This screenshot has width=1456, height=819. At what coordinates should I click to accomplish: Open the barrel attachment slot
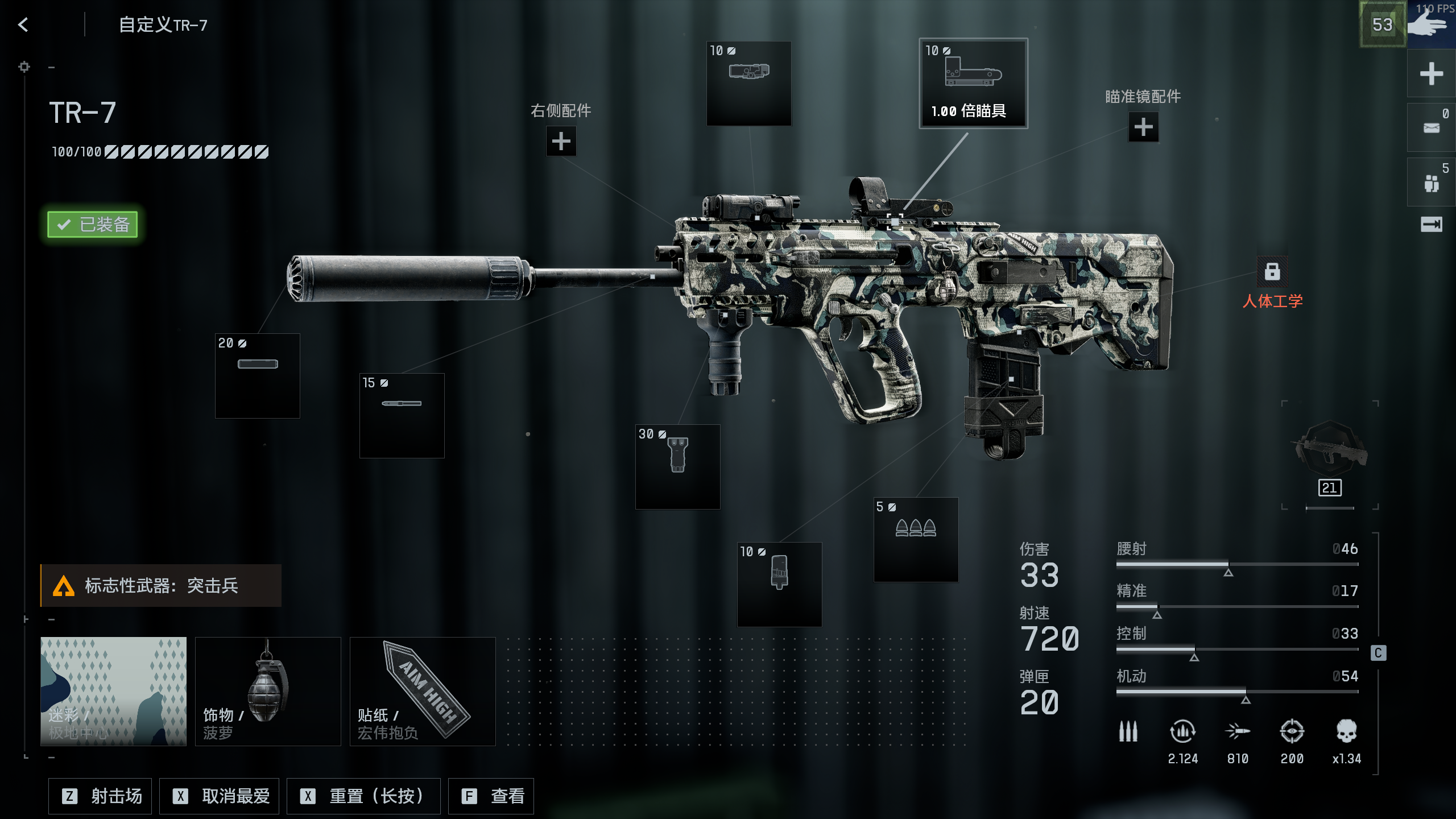[x=402, y=415]
